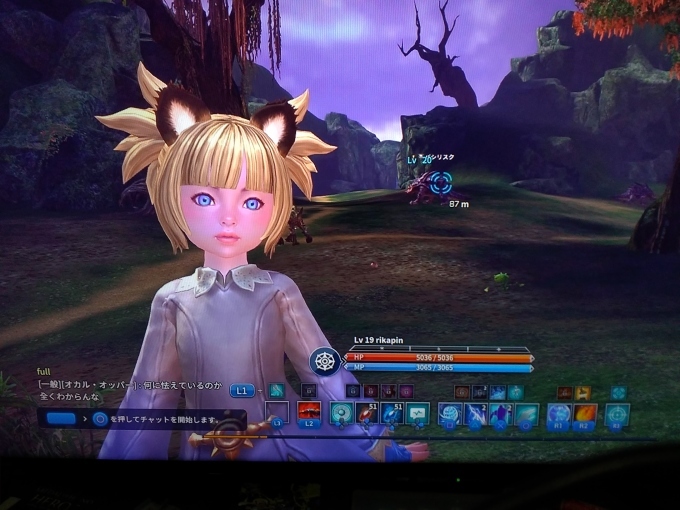The height and width of the screenshot is (510, 680).
Task: Cast the orange fire skill labeled R2
Action: click(586, 413)
